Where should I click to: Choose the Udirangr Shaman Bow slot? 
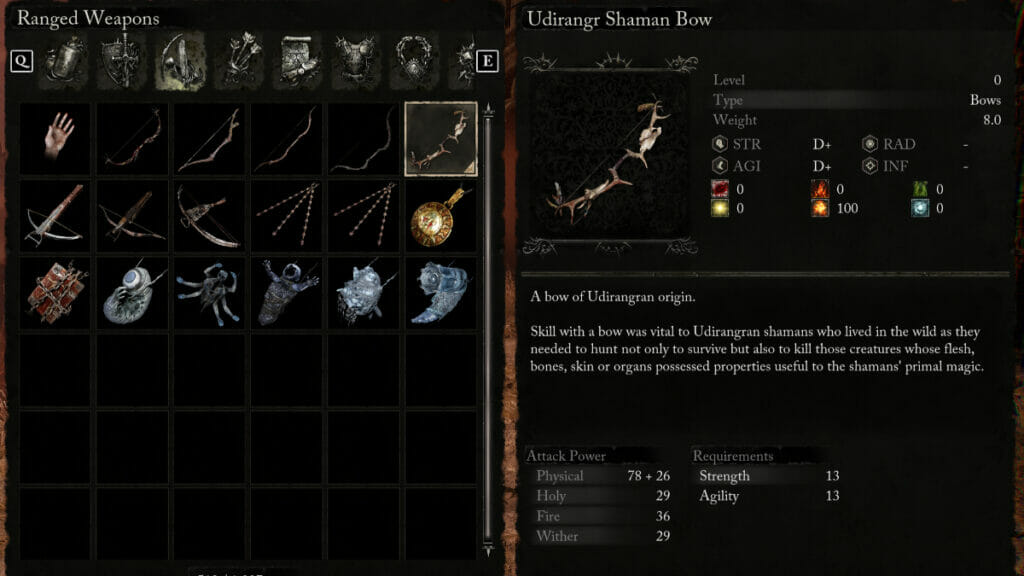click(441, 139)
